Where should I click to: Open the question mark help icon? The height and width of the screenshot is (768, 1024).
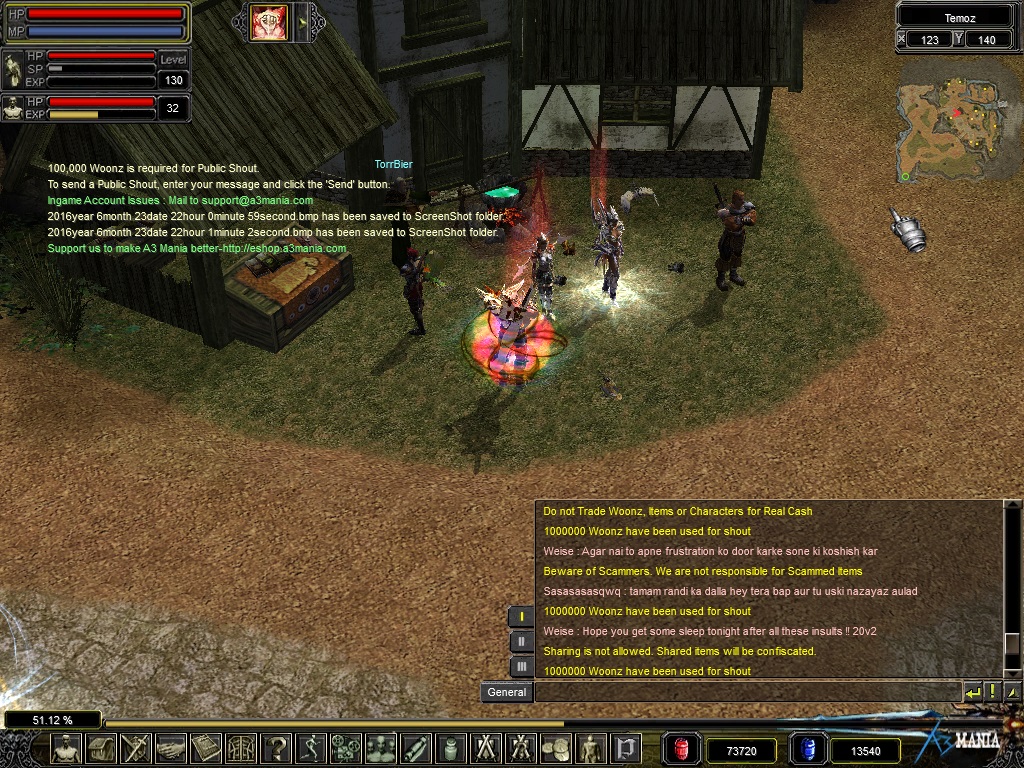coord(276,748)
